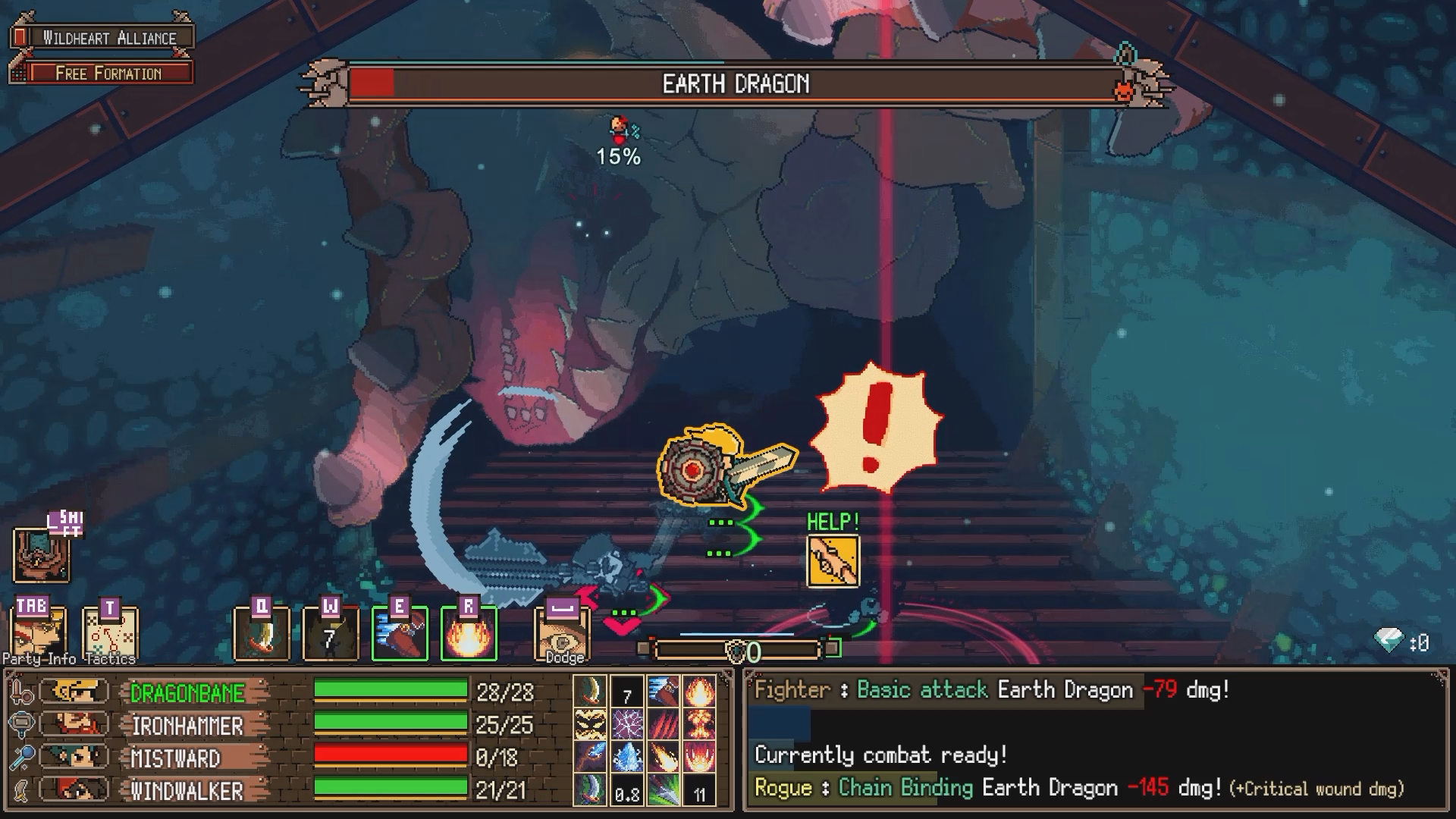The height and width of the screenshot is (819, 1456).
Task: Select the lightning web skill in the grid
Action: click(x=627, y=724)
